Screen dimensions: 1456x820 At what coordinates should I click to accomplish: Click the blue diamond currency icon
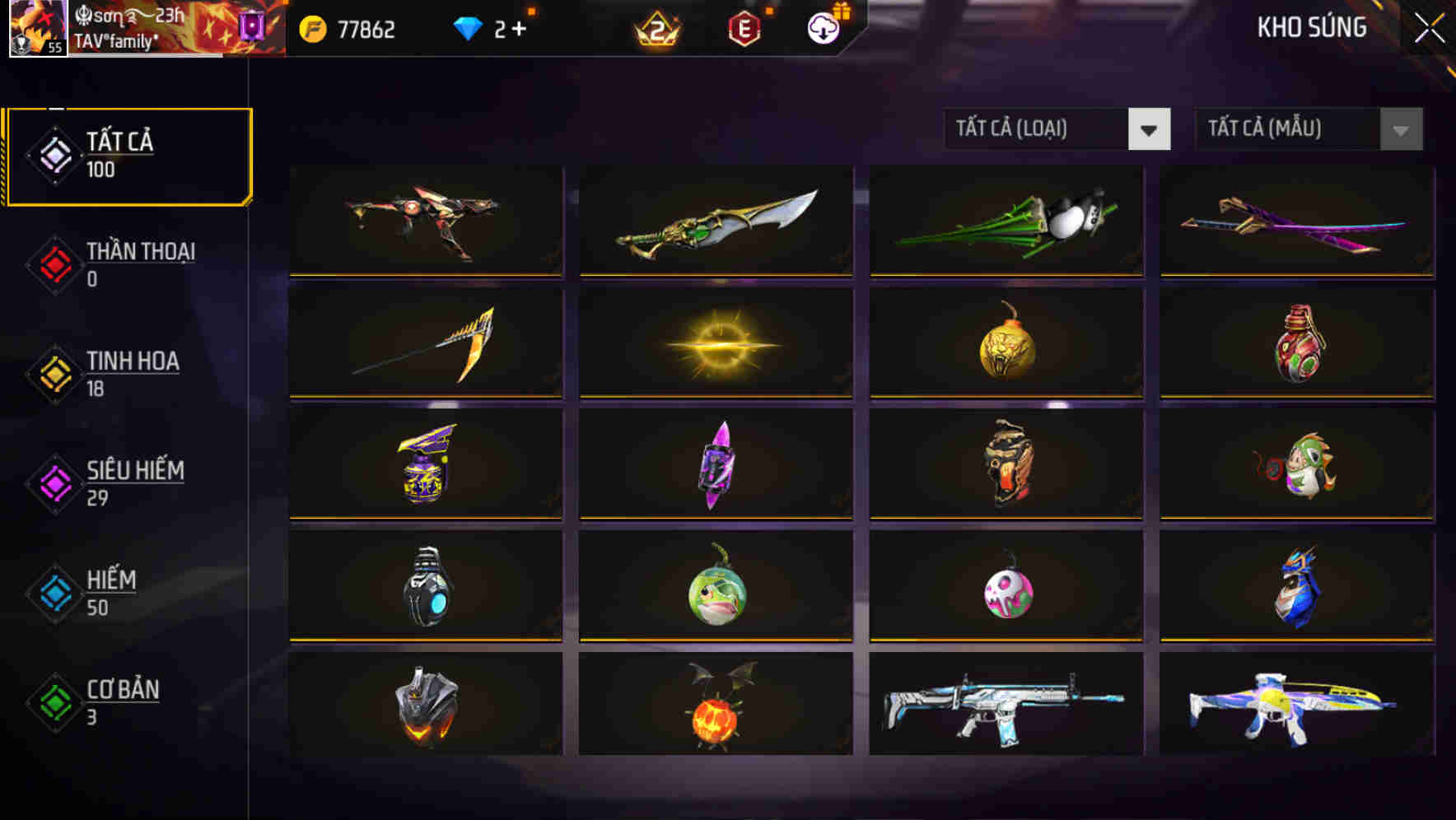[466, 27]
